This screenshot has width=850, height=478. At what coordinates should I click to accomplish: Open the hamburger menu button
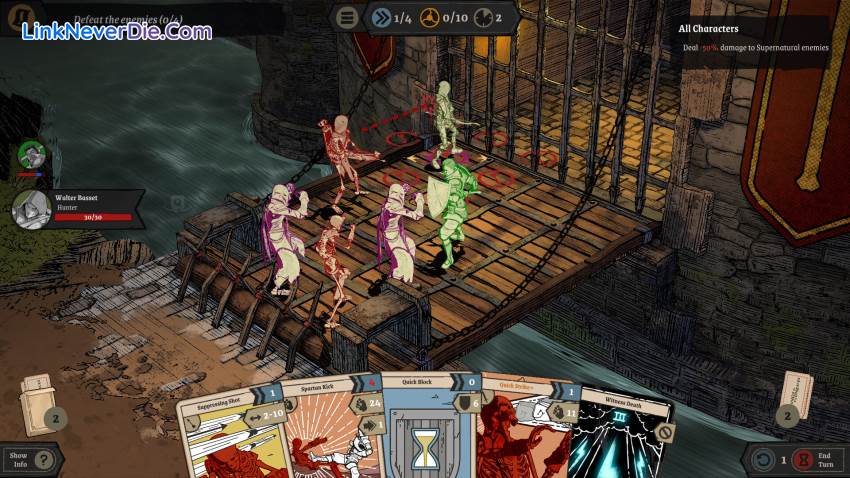click(x=348, y=17)
